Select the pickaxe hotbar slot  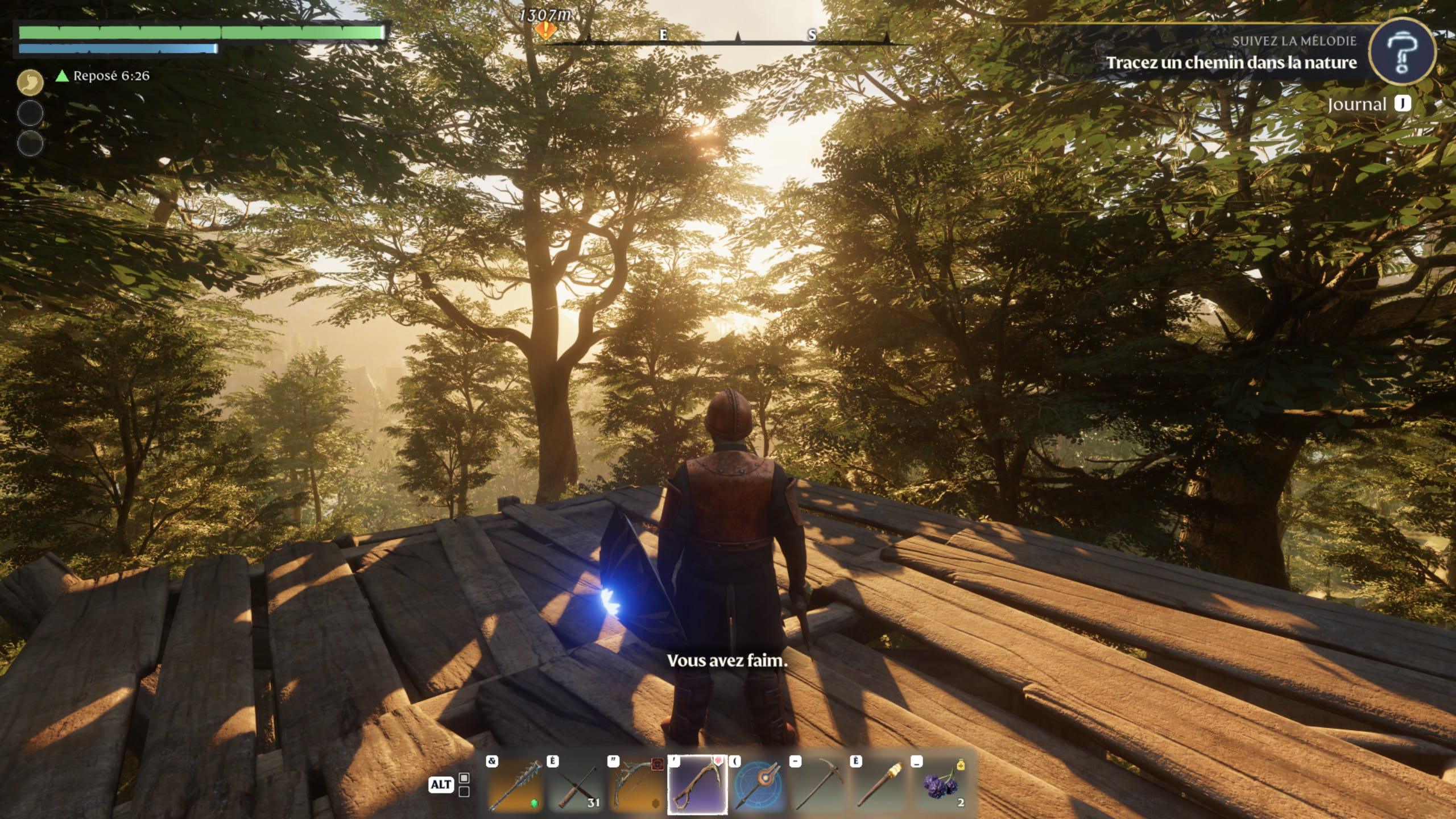click(819, 785)
